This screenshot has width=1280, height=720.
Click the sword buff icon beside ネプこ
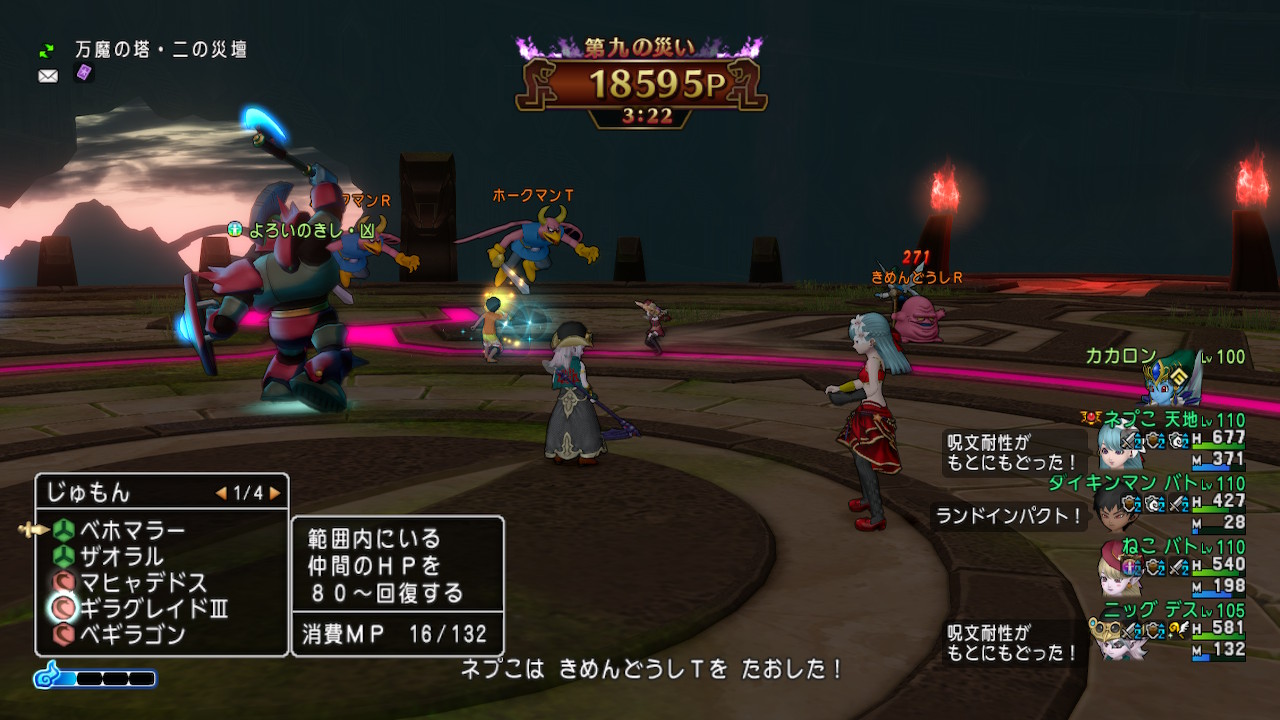click(1130, 442)
